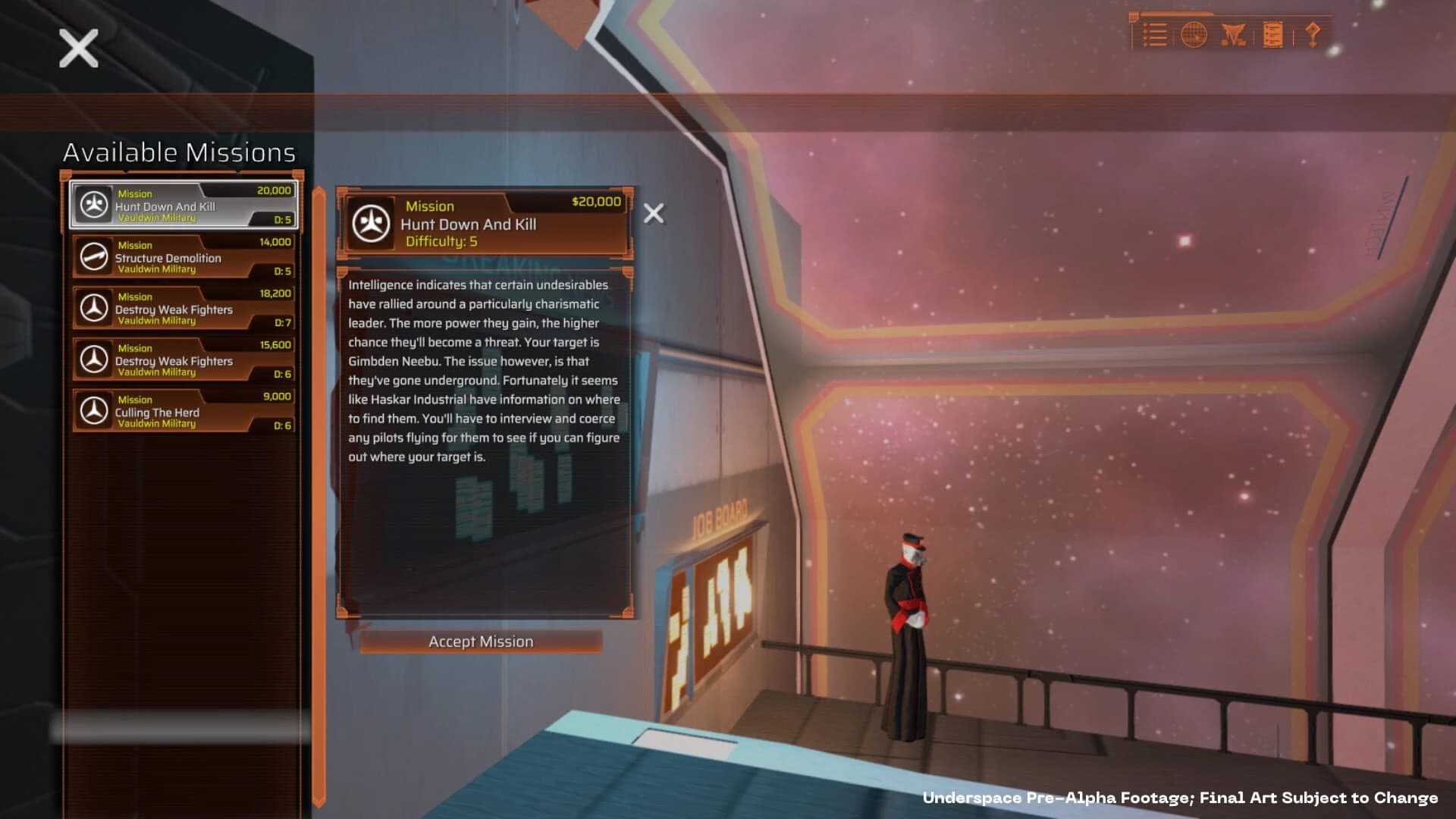Screen dimensions: 1456x819
Task: Select the Destroy Weak Fighters 18,200 mission
Action: (x=182, y=307)
